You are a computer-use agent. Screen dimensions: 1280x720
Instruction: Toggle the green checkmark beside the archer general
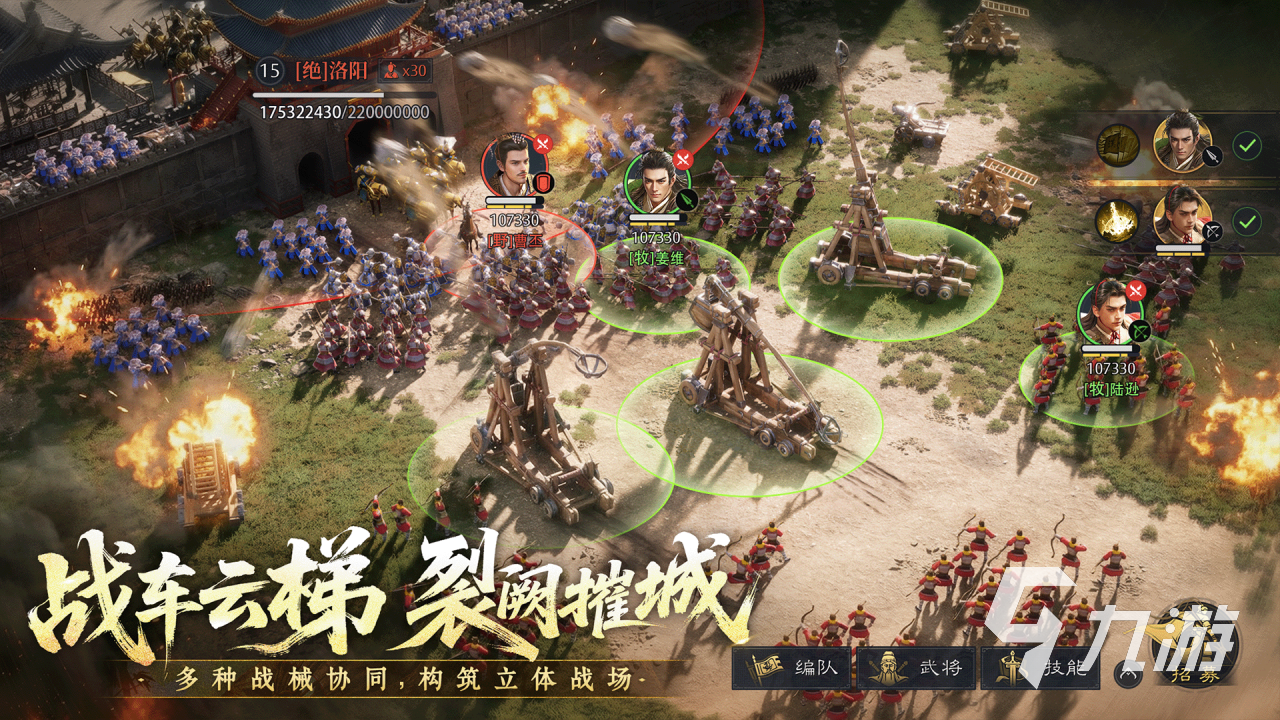point(1246,221)
